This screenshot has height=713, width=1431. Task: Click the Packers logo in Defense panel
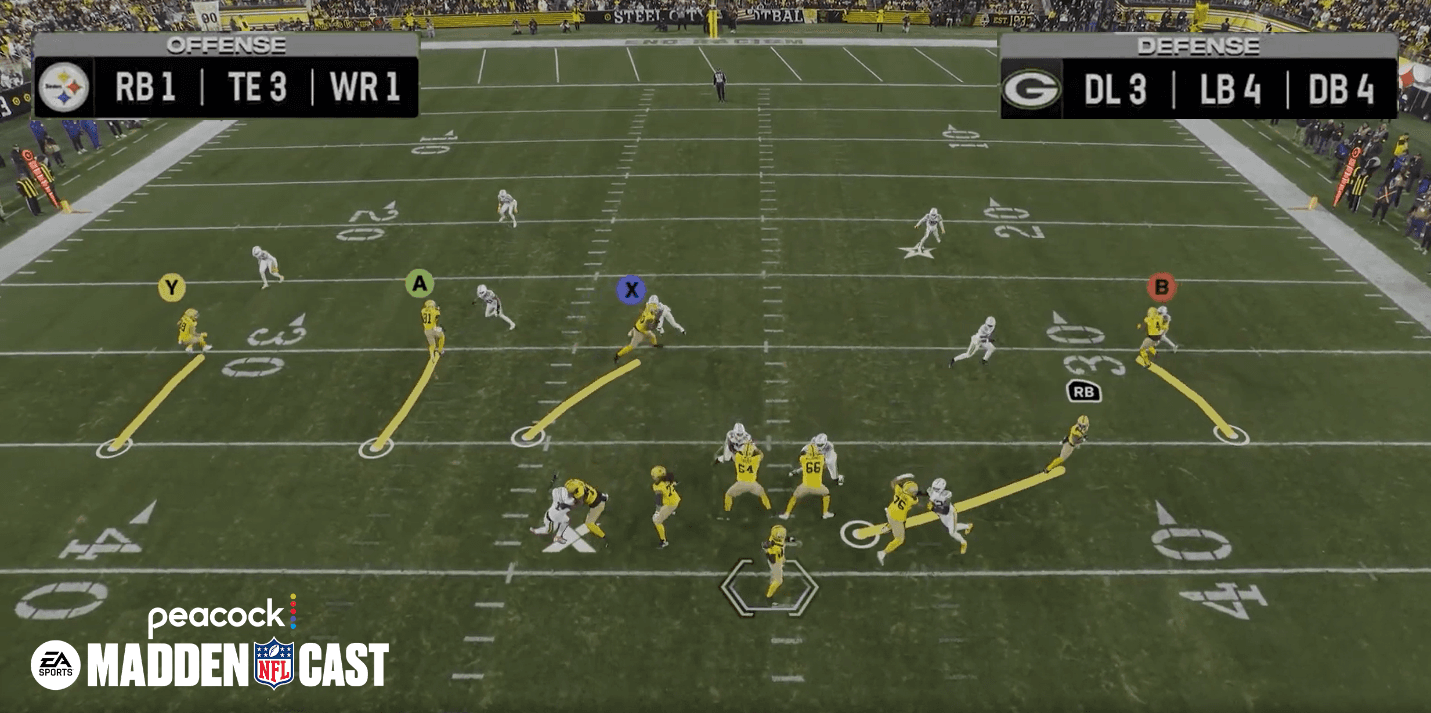(x=1031, y=89)
